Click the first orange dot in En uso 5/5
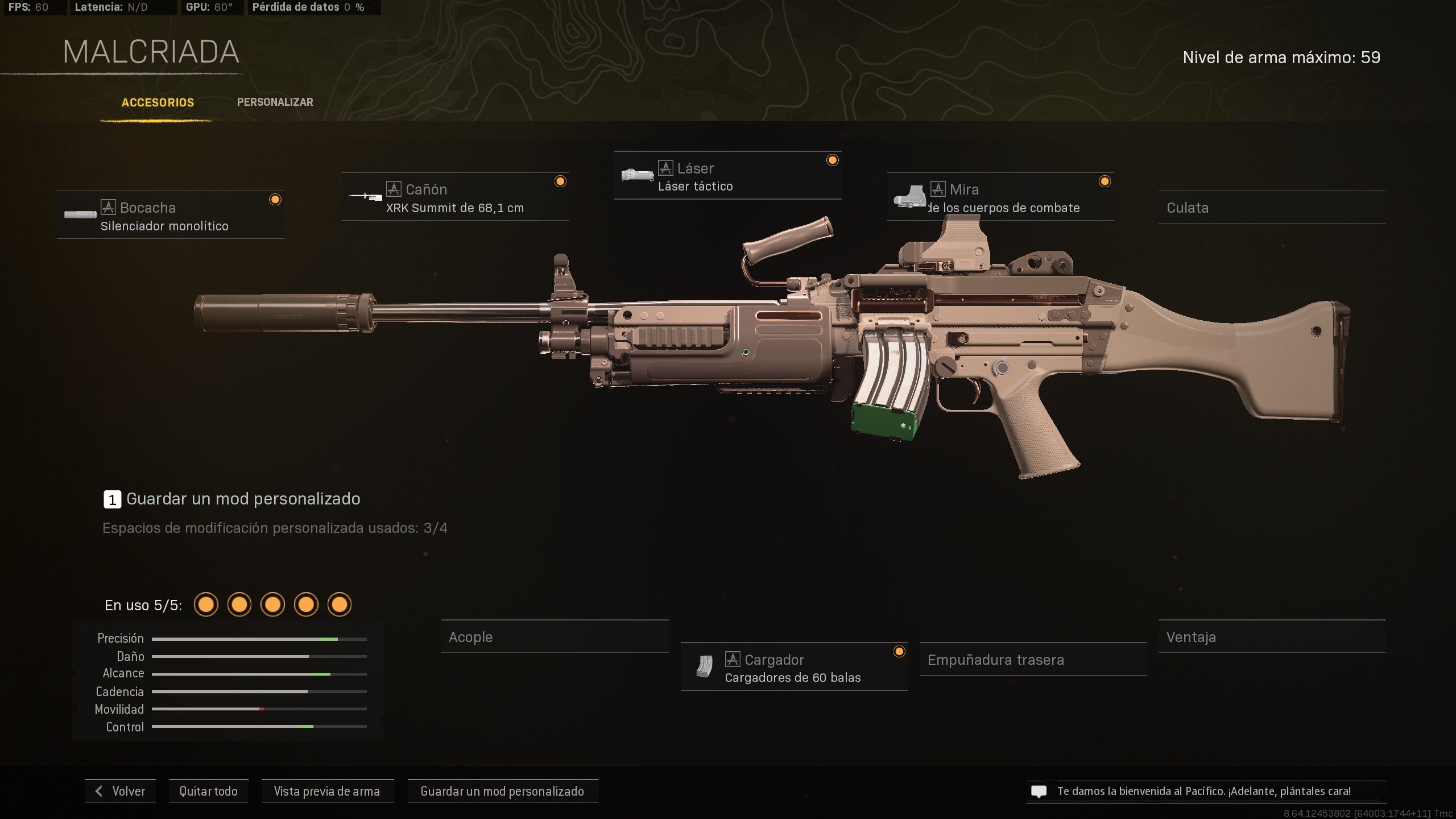 tap(206, 605)
